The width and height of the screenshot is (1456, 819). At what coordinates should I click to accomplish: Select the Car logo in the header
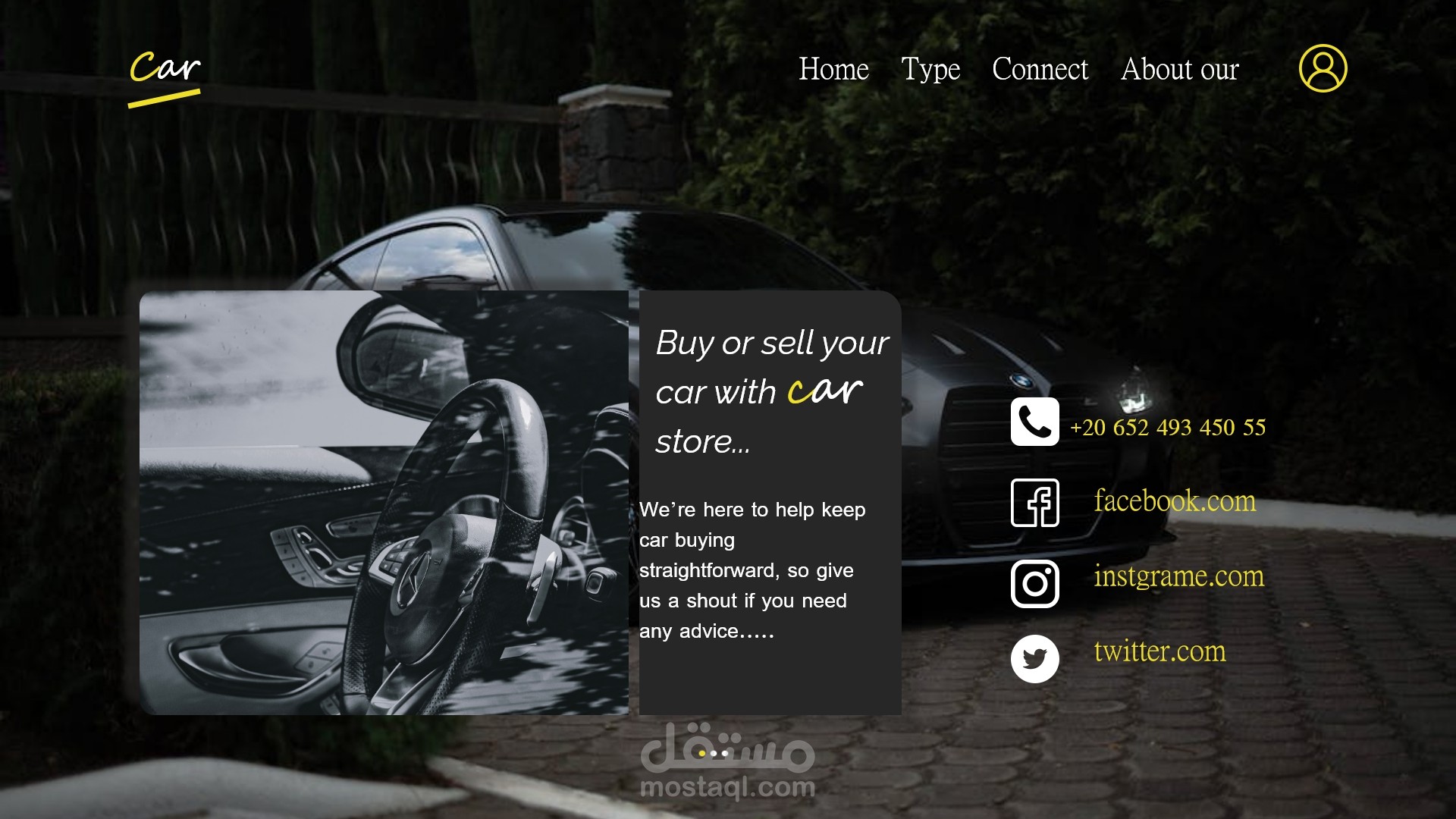coord(166,67)
